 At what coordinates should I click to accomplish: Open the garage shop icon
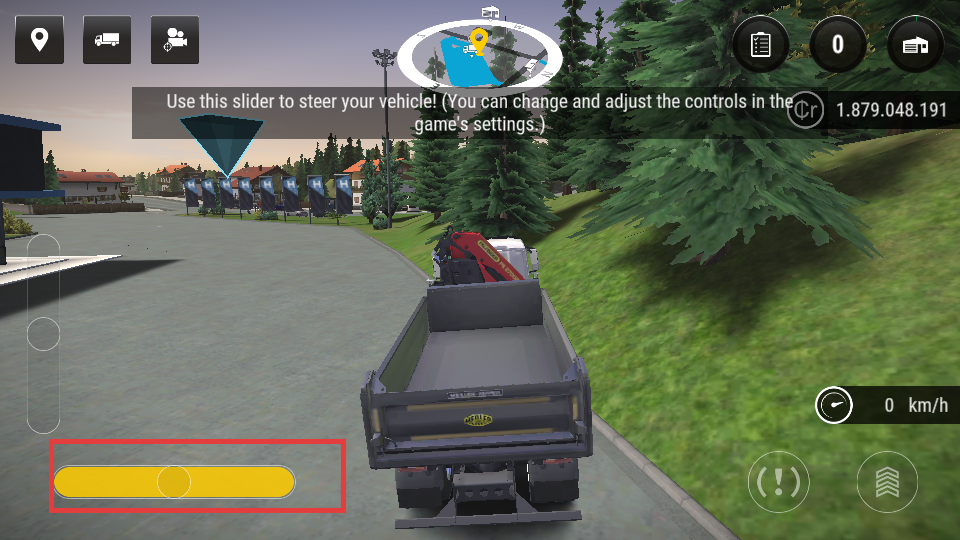coord(915,44)
